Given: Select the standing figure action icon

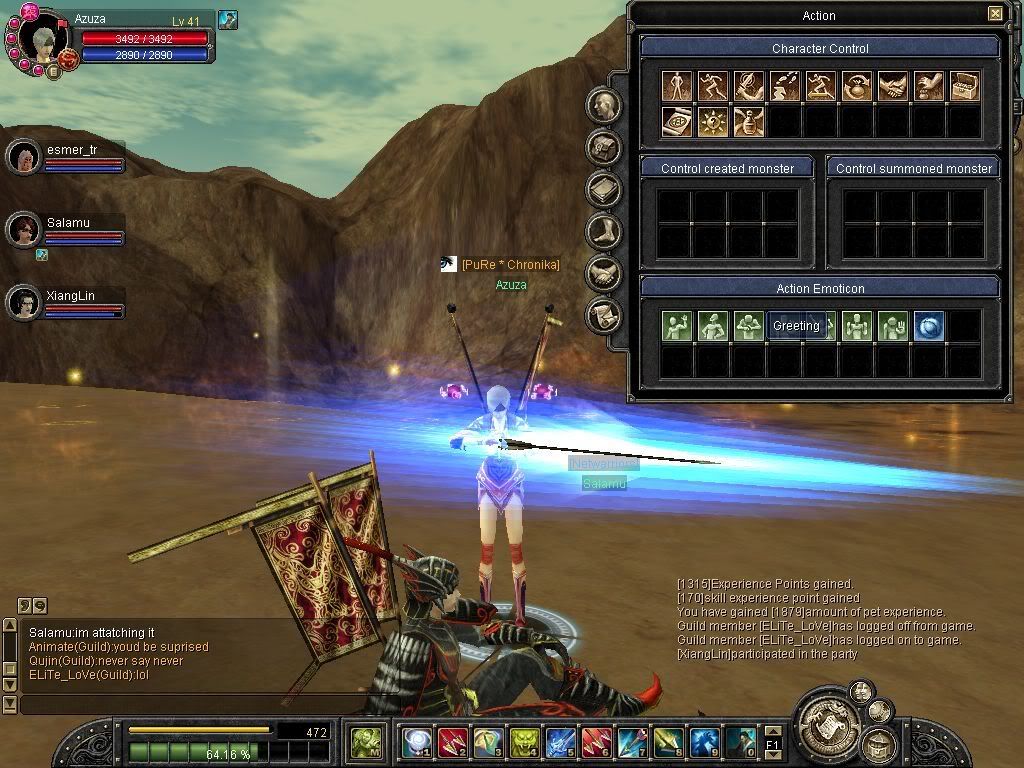Looking at the screenshot, I should click(678, 87).
